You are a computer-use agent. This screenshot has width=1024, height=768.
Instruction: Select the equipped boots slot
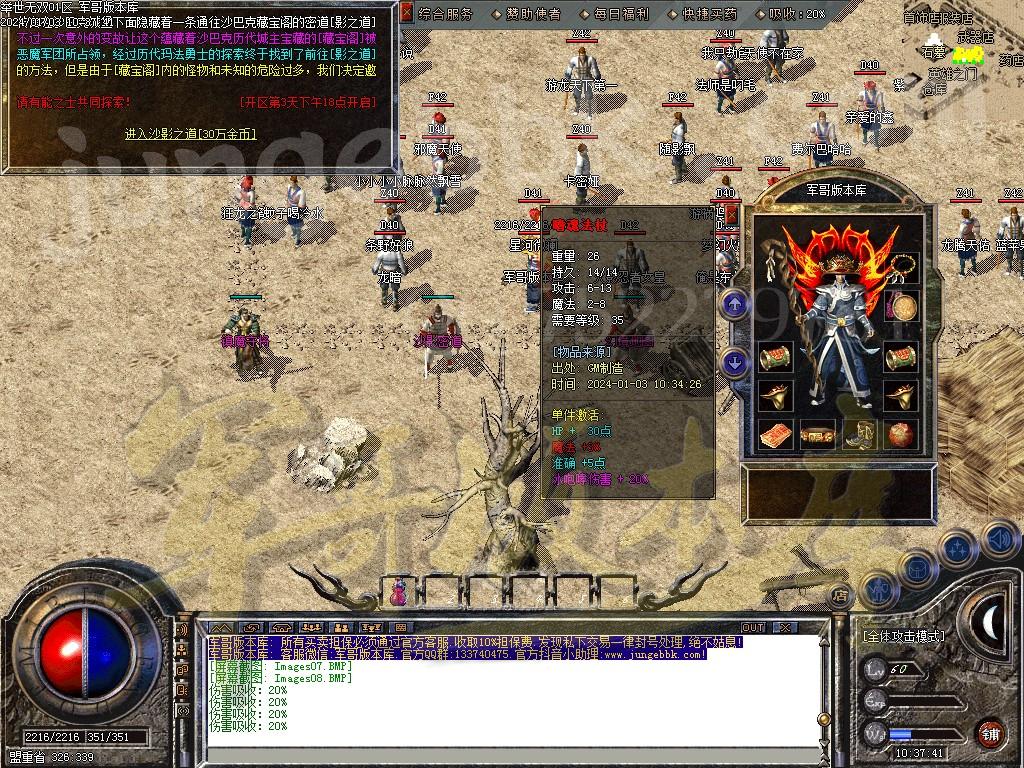click(x=859, y=436)
